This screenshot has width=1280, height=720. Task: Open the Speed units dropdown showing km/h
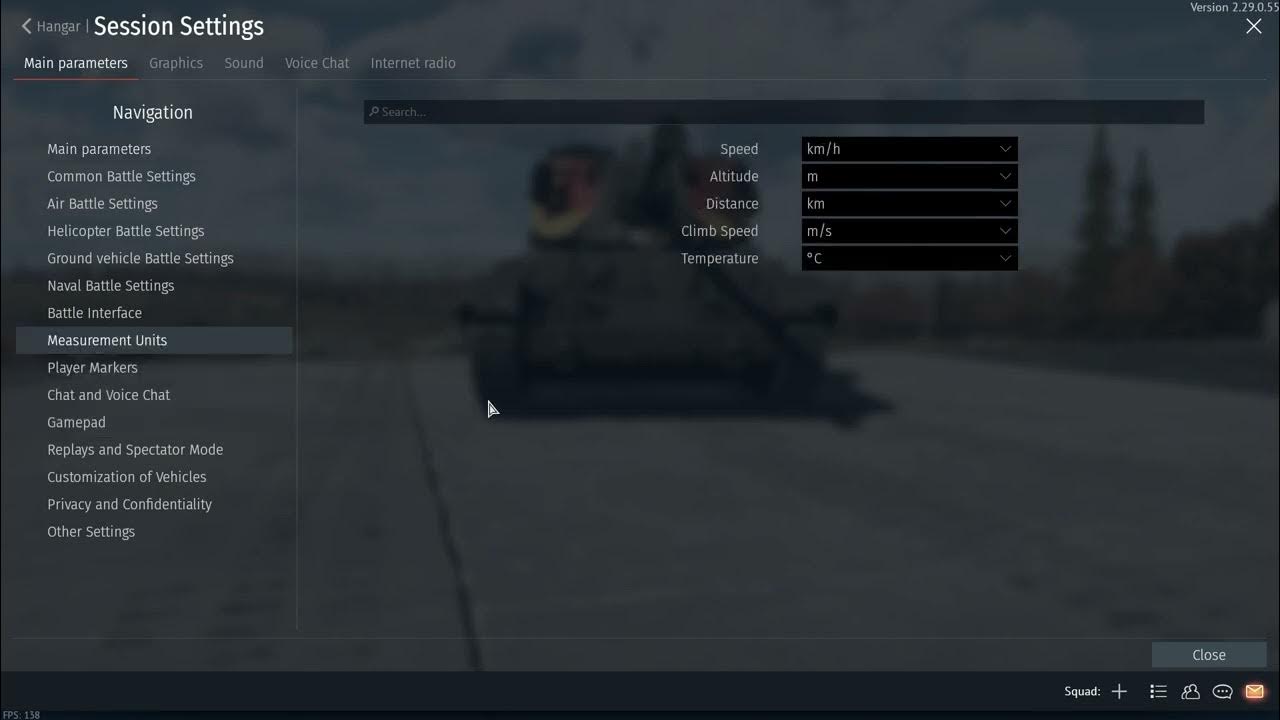click(909, 148)
